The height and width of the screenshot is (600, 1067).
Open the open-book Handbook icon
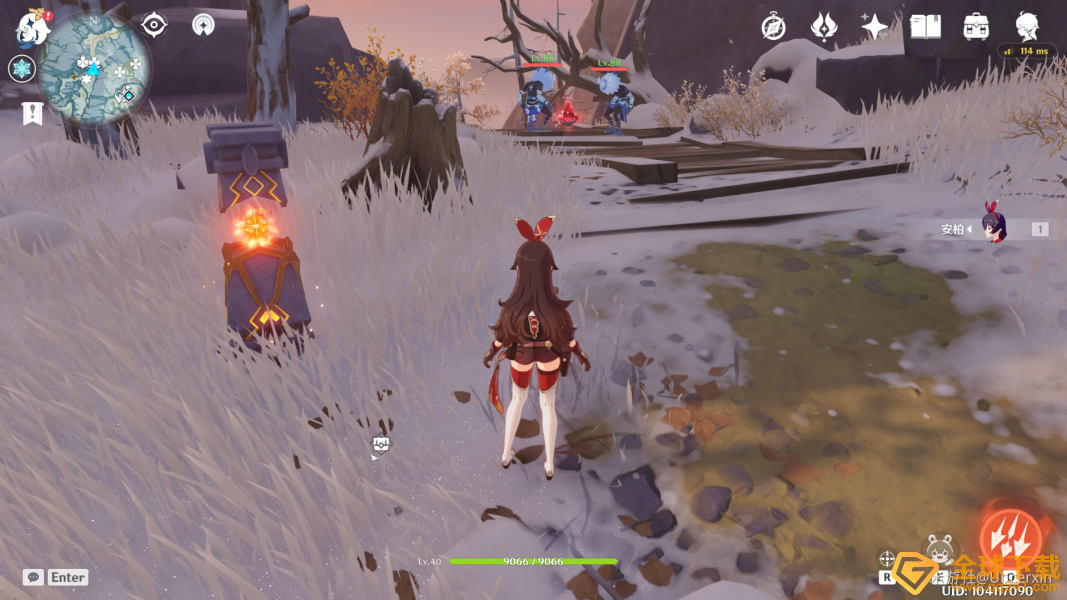click(x=925, y=27)
